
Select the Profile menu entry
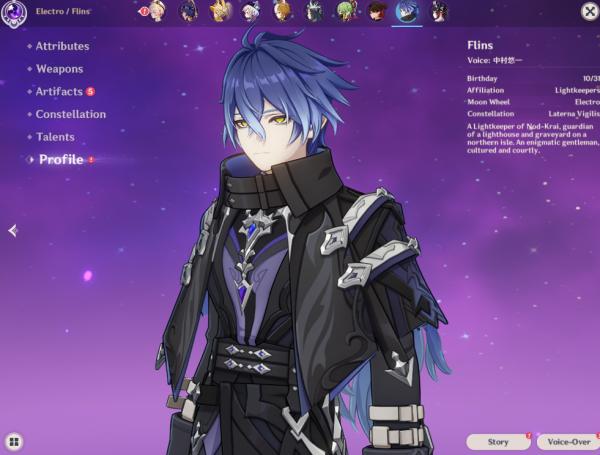(60, 160)
